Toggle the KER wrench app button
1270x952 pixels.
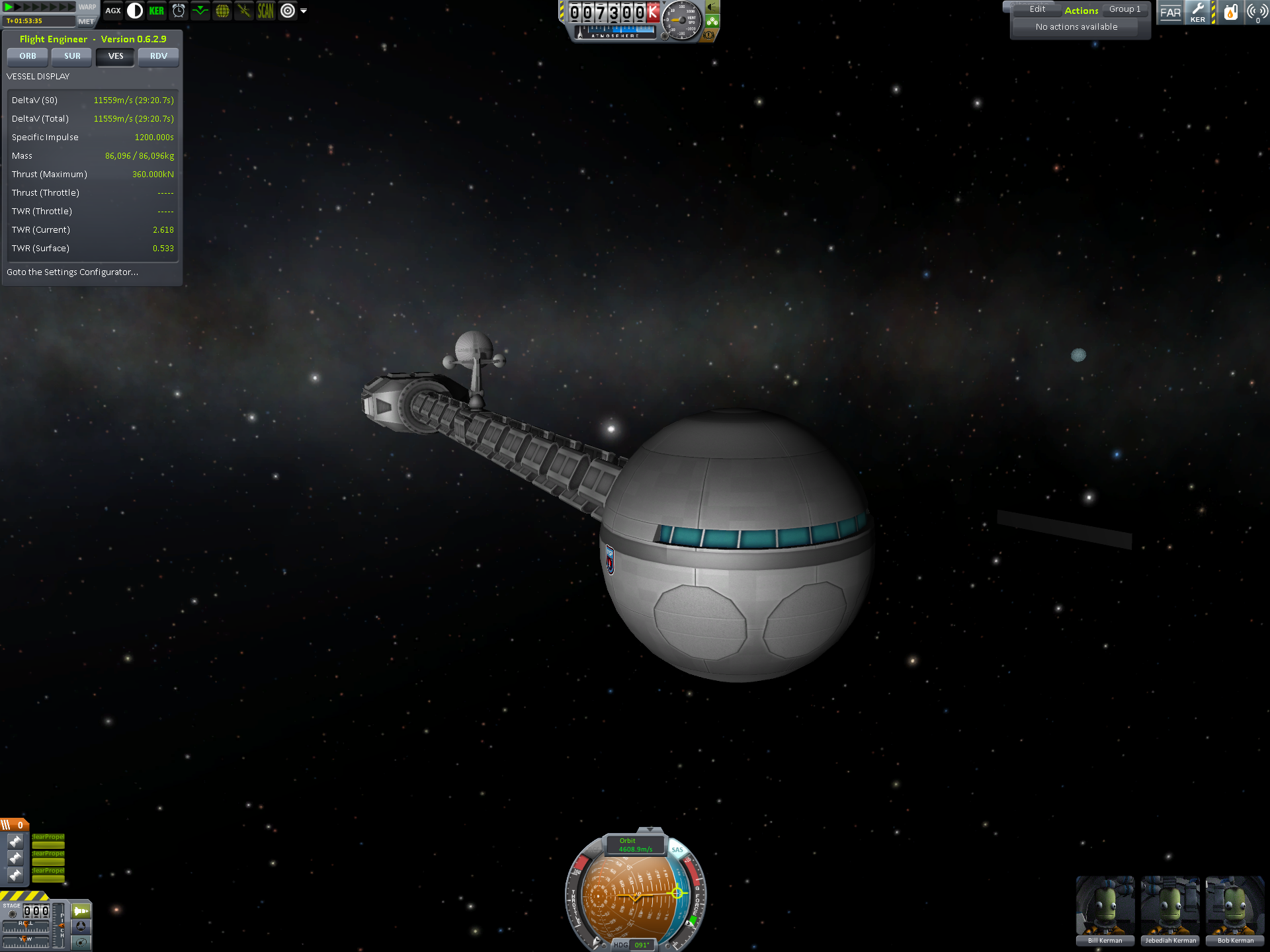1198,12
